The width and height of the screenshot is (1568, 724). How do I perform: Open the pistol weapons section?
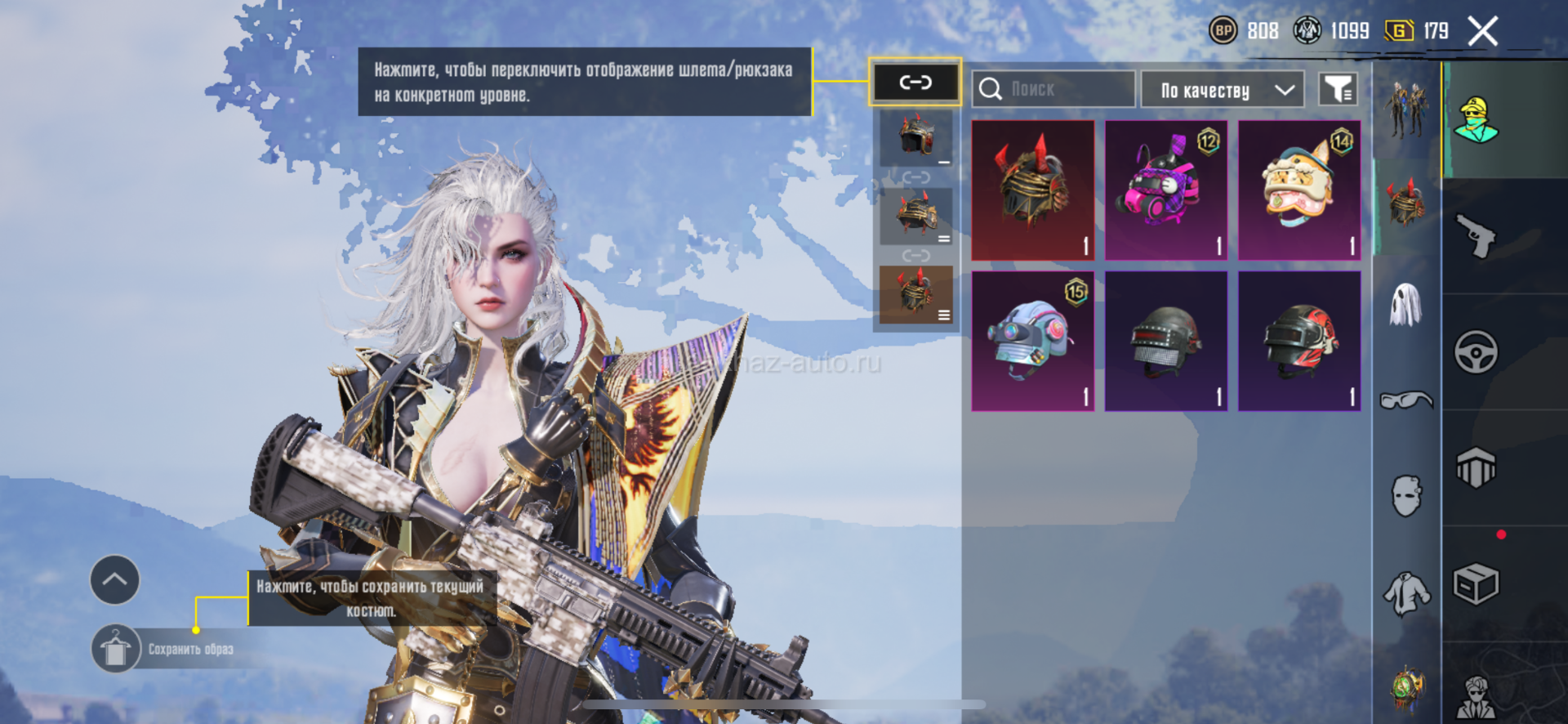(x=1477, y=237)
